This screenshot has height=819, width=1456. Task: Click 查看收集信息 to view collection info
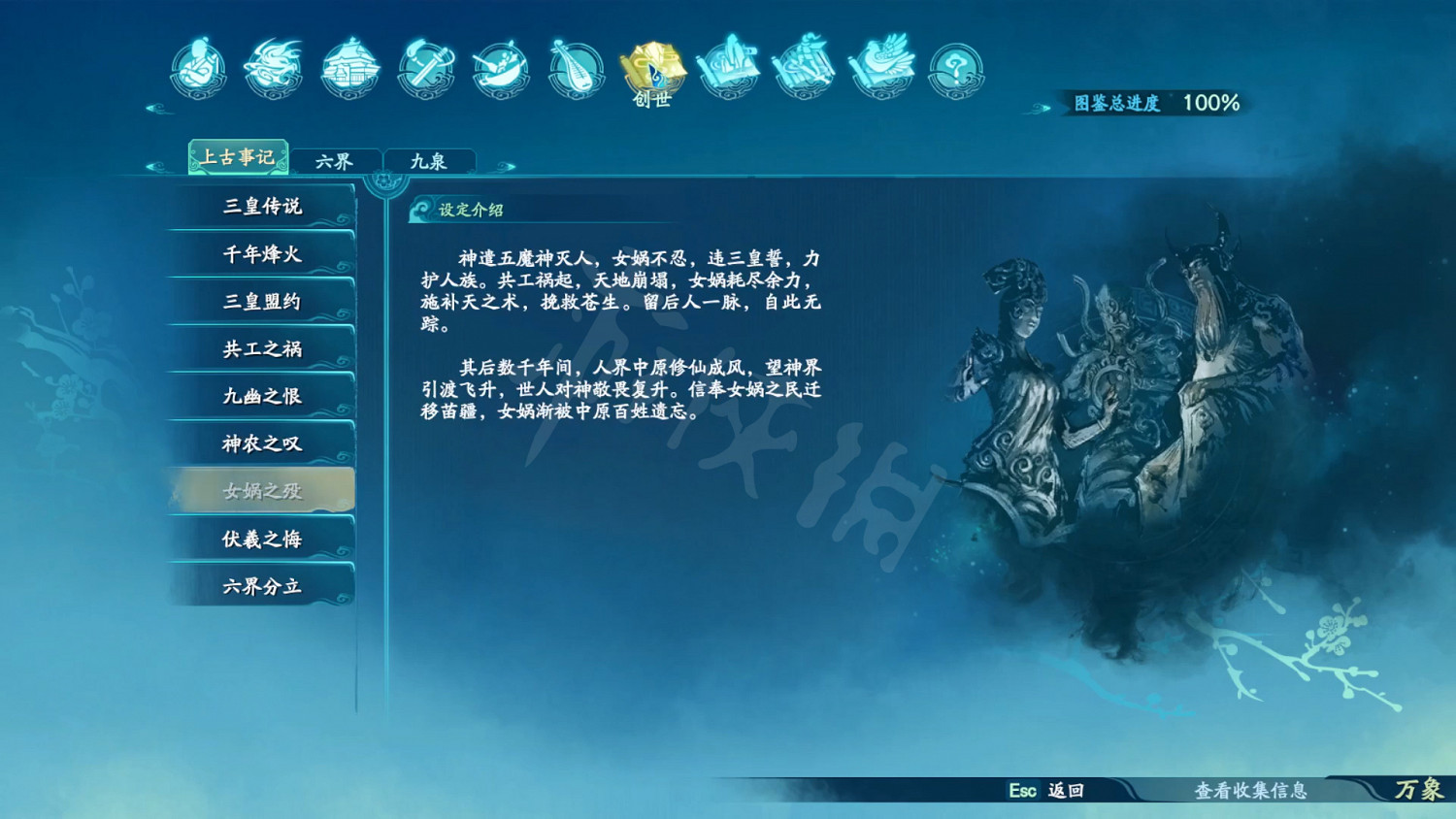click(1252, 791)
